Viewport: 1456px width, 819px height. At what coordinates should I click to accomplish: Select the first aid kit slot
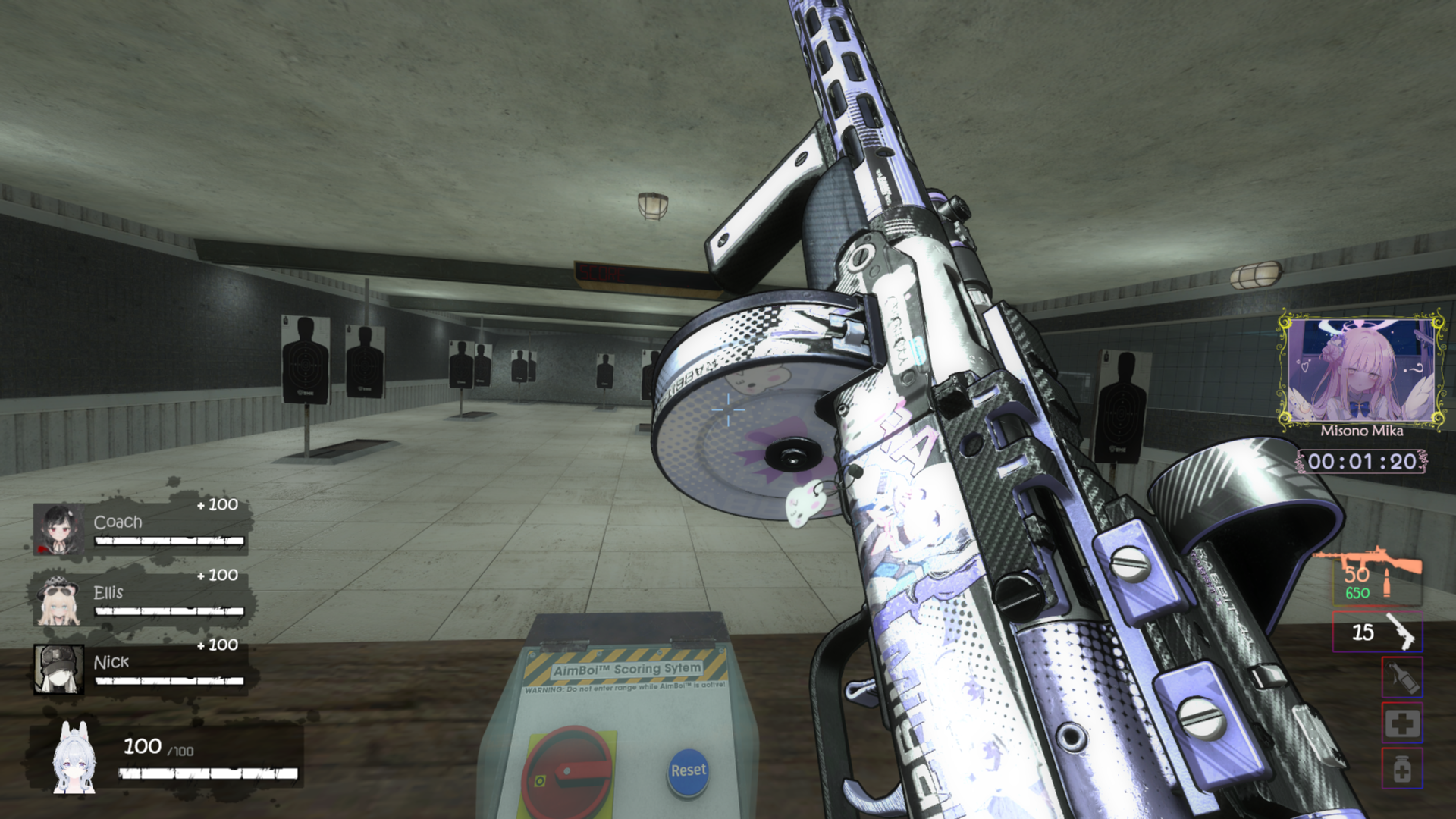[1402, 723]
